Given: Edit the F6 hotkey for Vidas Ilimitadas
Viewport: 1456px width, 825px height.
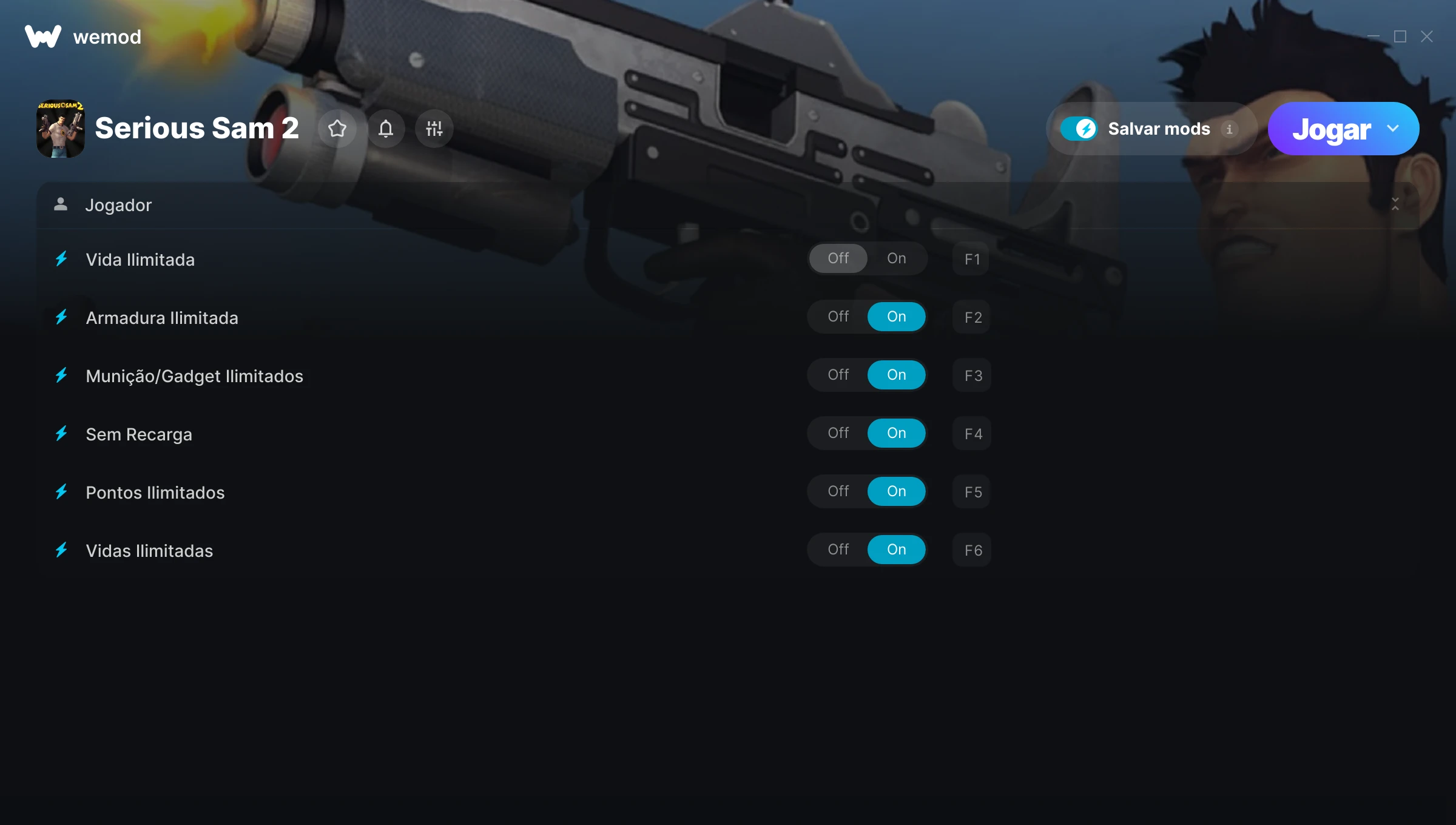Looking at the screenshot, I should click(x=972, y=551).
